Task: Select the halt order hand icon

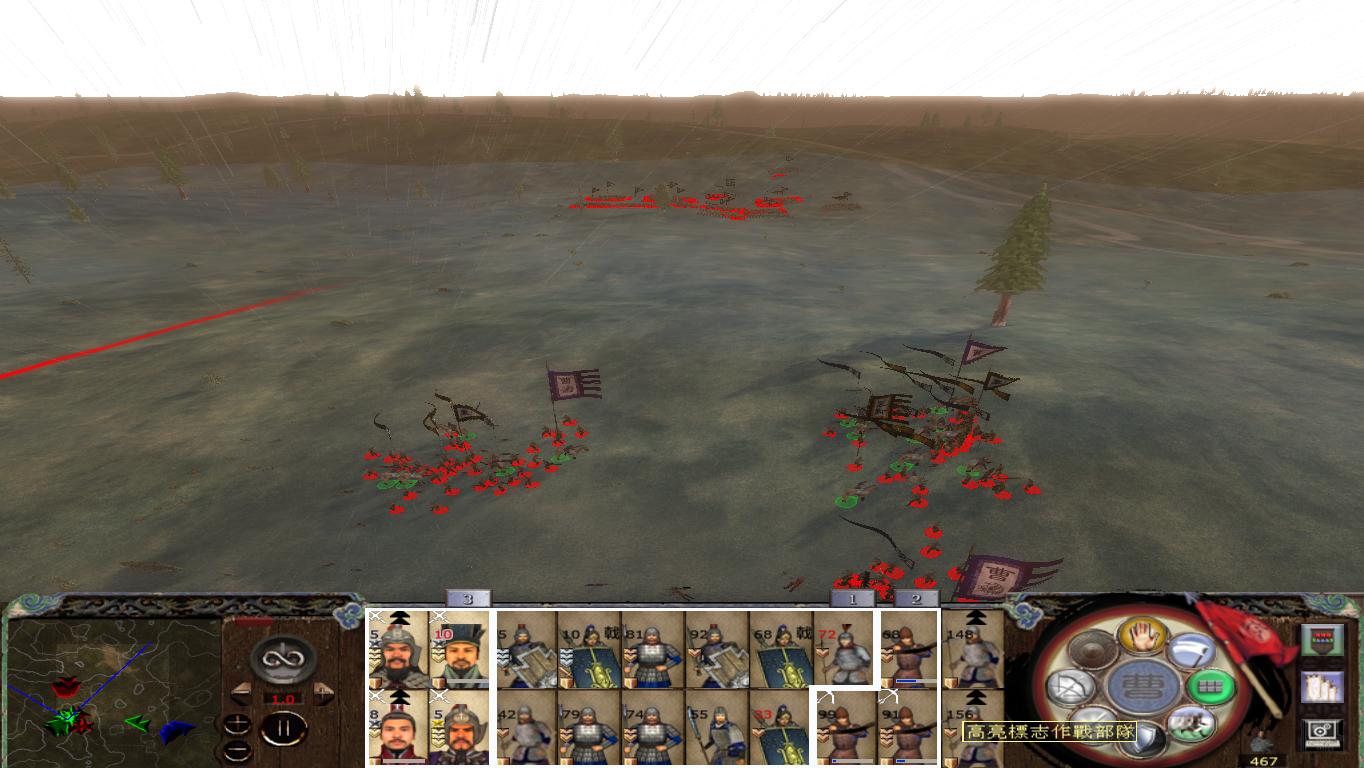Action: pyautogui.click(x=1143, y=639)
